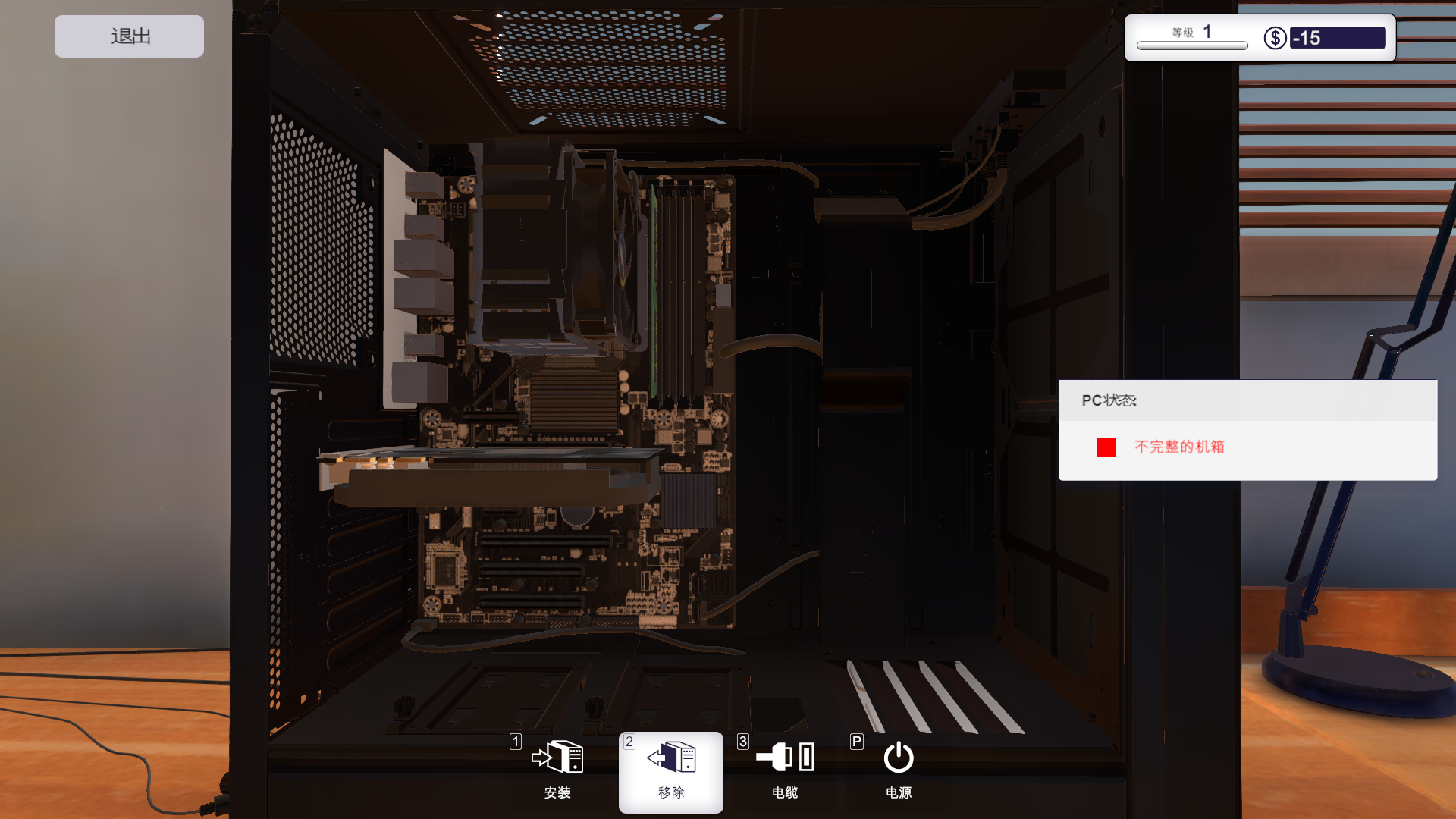Click the red error square in PC状态 panel

coord(1106,447)
